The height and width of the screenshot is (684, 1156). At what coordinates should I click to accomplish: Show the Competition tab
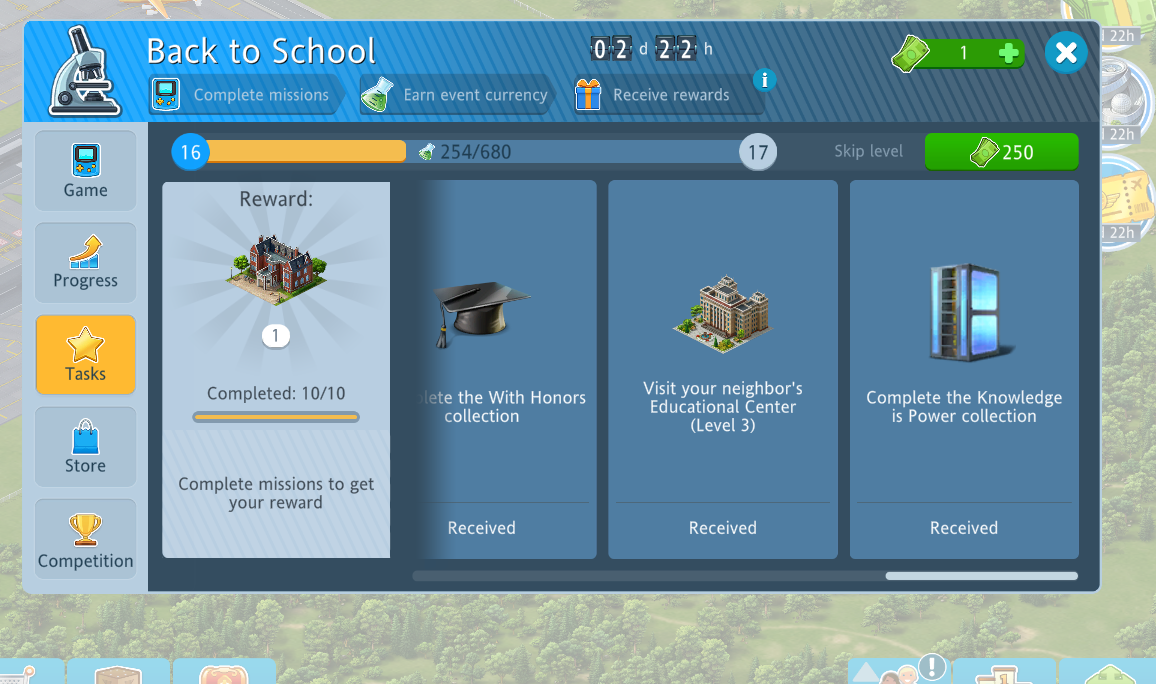click(x=86, y=540)
